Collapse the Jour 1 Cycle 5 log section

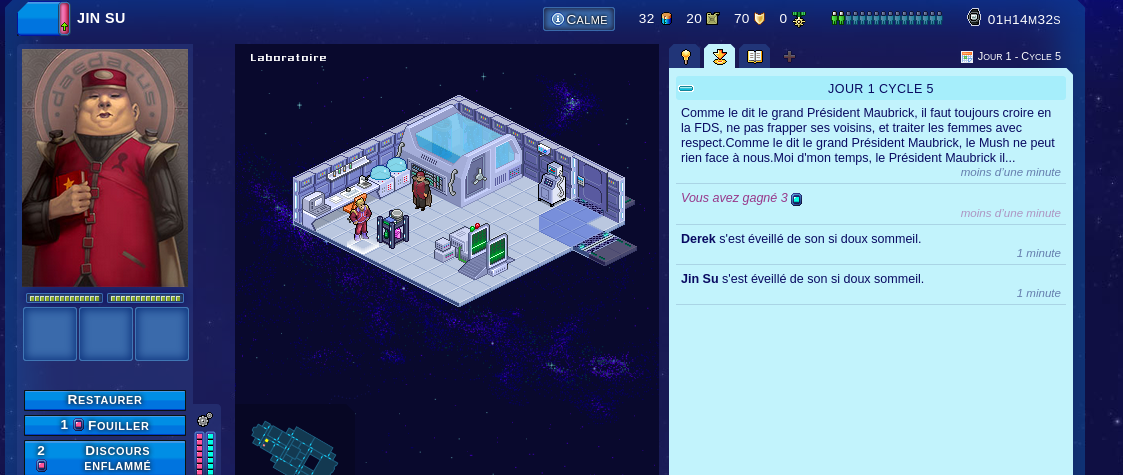pyautogui.click(x=686, y=88)
